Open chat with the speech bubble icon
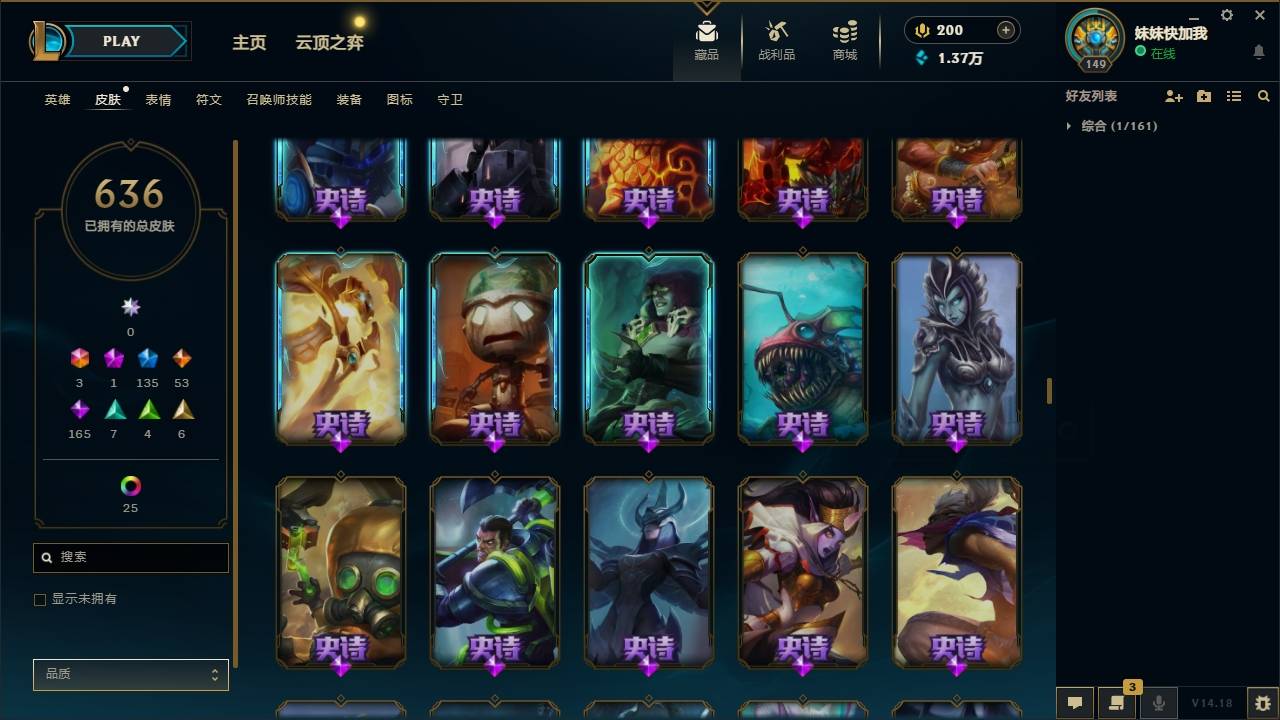Viewport: 1280px width, 720px height. 1075,703
